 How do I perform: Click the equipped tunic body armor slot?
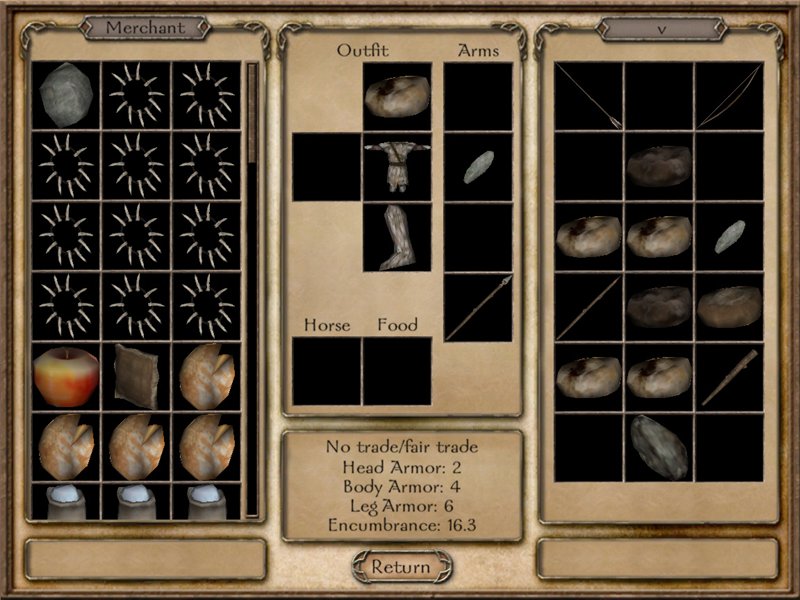[397, 167]
